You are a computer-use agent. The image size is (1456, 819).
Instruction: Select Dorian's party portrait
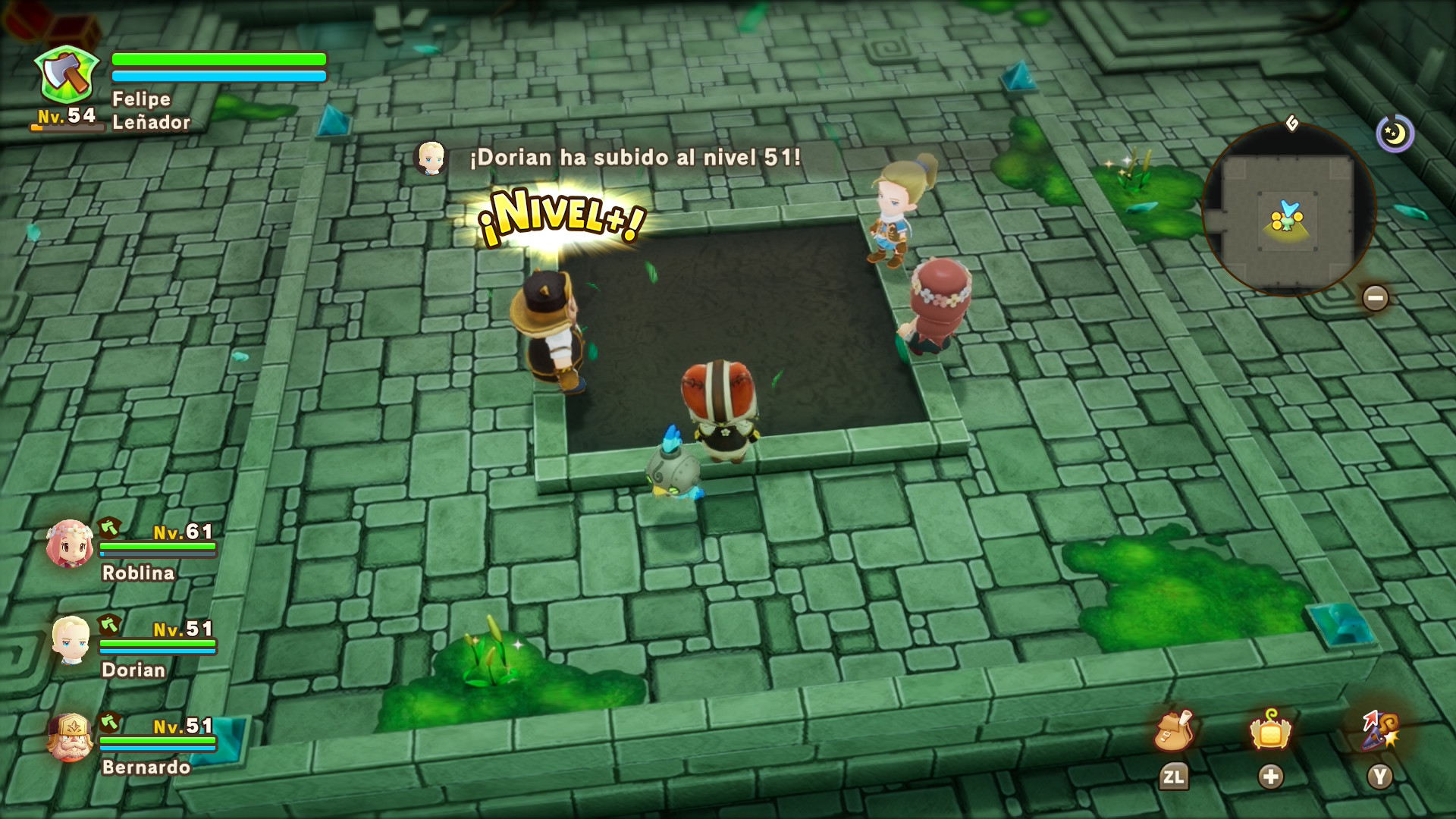click(x=71, y=641)
